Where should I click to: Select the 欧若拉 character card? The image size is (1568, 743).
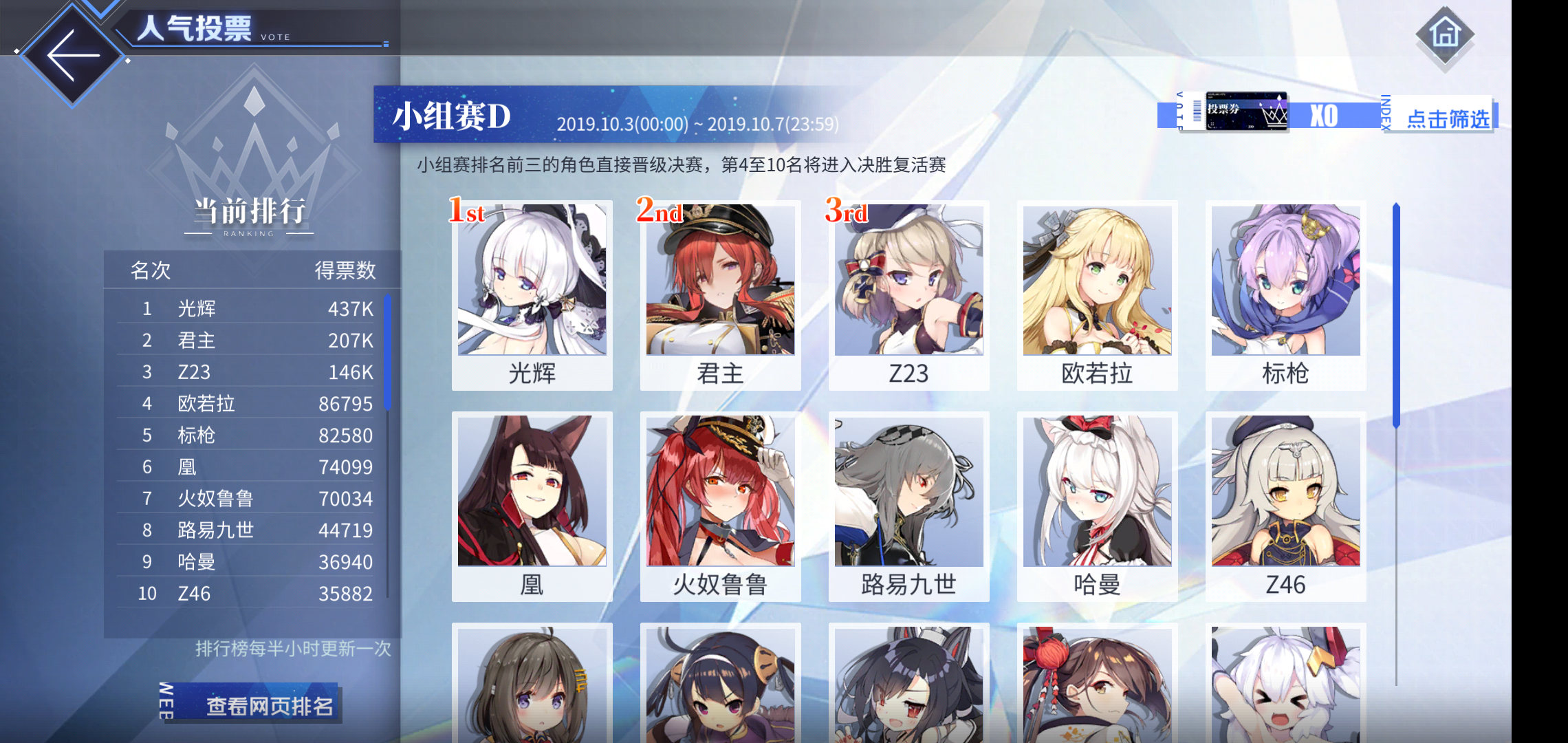1097,296
